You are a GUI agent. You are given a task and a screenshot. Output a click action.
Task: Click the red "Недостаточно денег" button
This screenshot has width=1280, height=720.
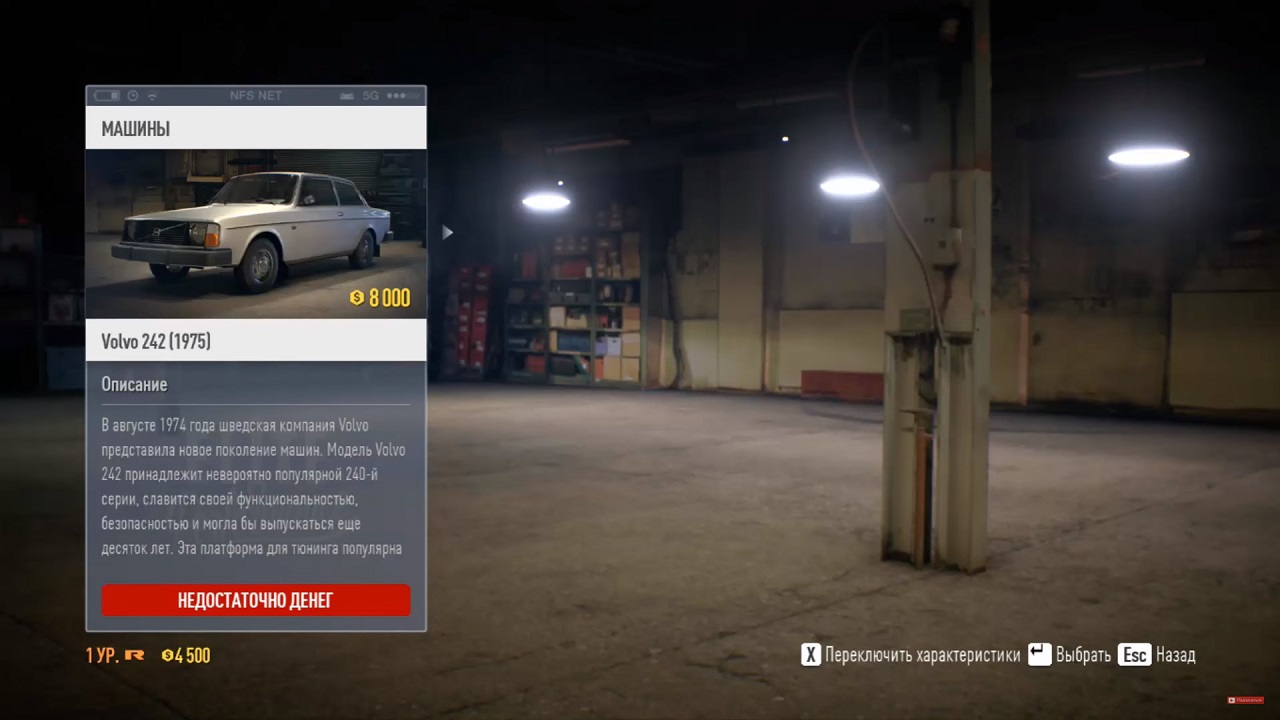tap(255, 600)
